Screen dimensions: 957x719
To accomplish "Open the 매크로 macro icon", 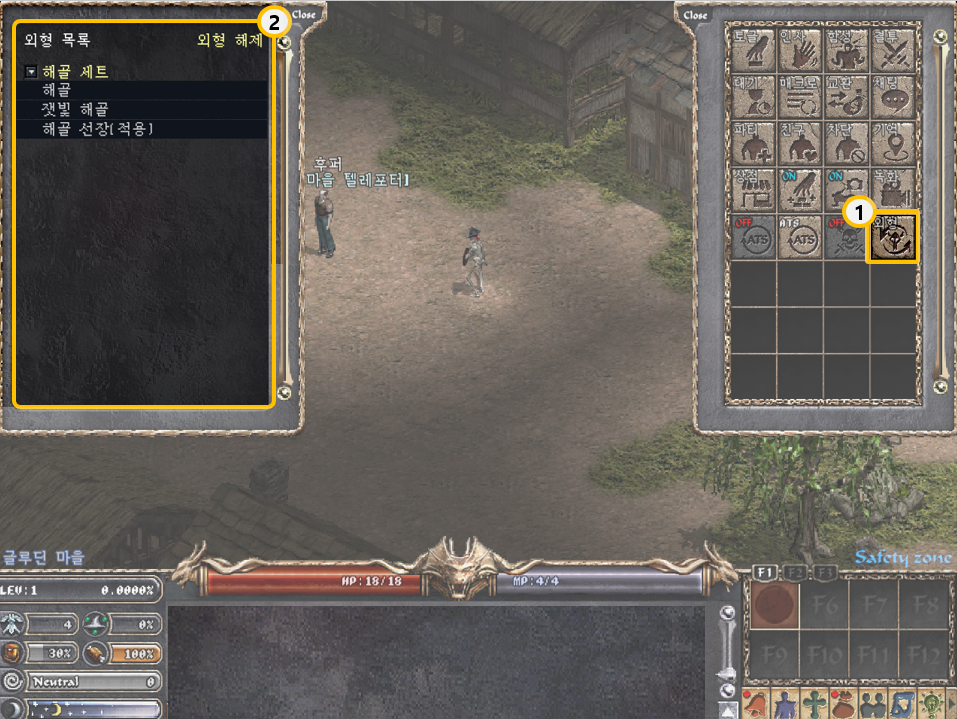I will [x=799, y=95].
